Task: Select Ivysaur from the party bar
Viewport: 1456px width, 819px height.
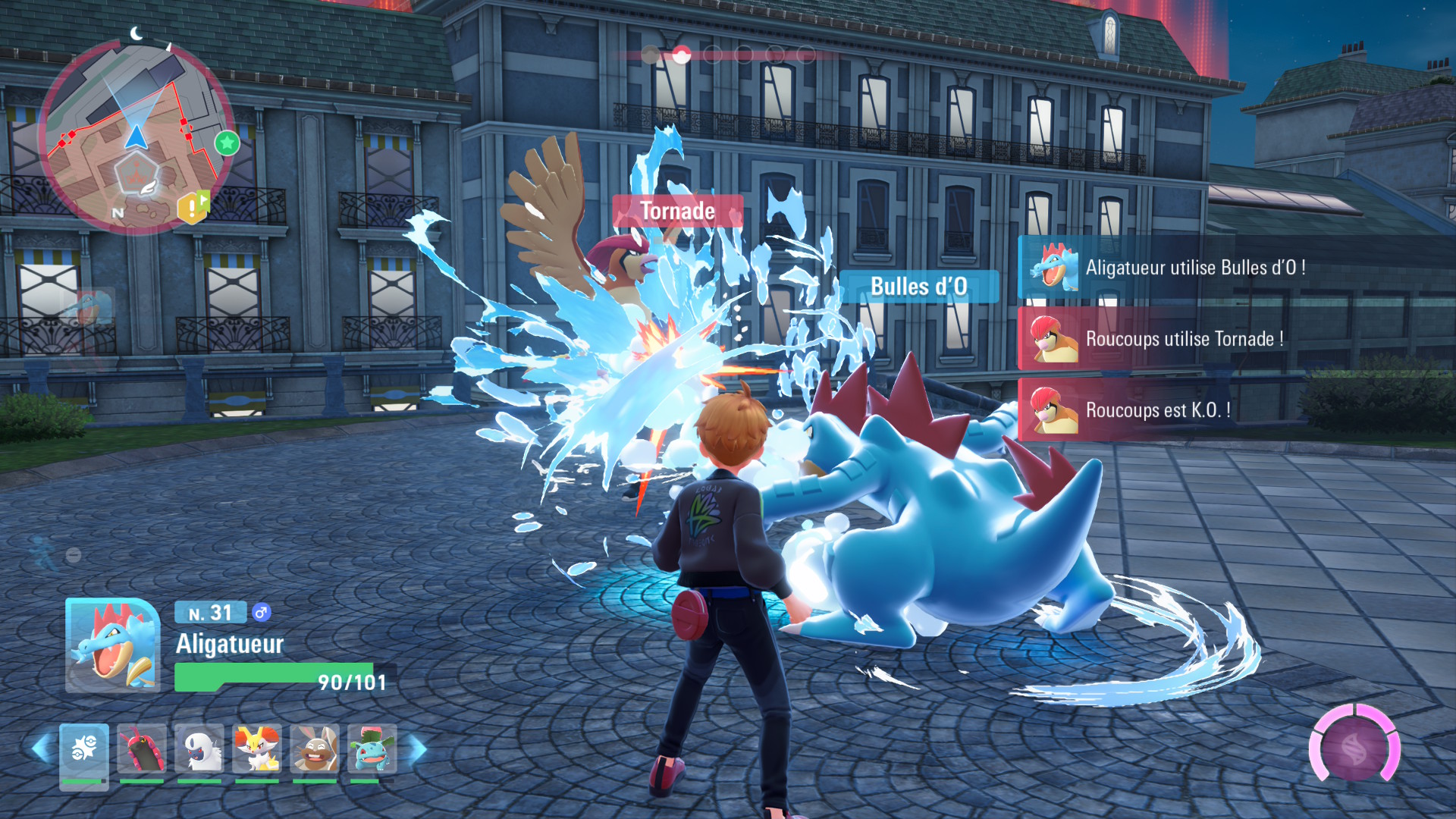Action: (x=372, y=751)
